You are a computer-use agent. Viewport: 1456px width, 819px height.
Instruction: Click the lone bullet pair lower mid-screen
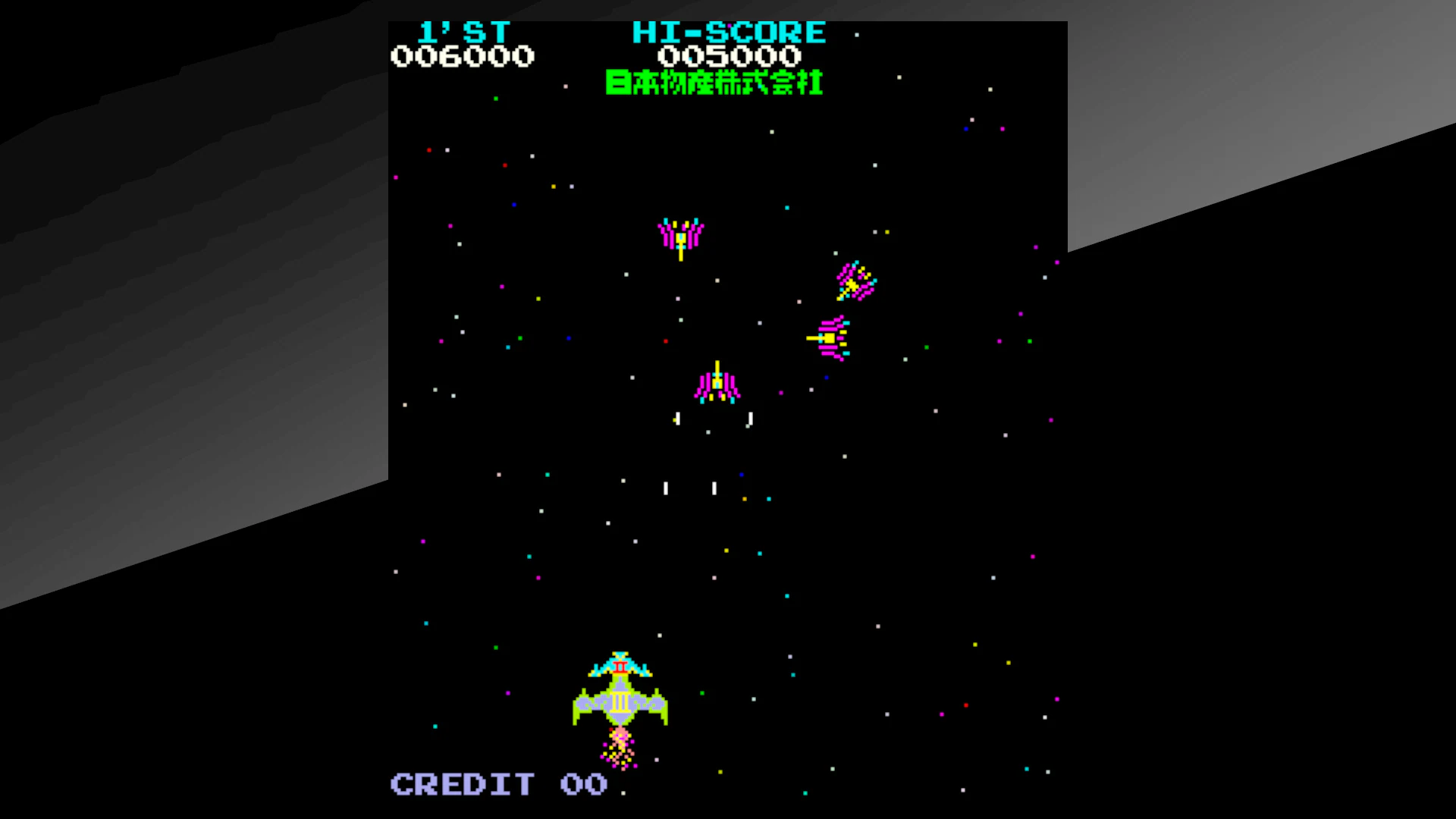click(690, 489)
